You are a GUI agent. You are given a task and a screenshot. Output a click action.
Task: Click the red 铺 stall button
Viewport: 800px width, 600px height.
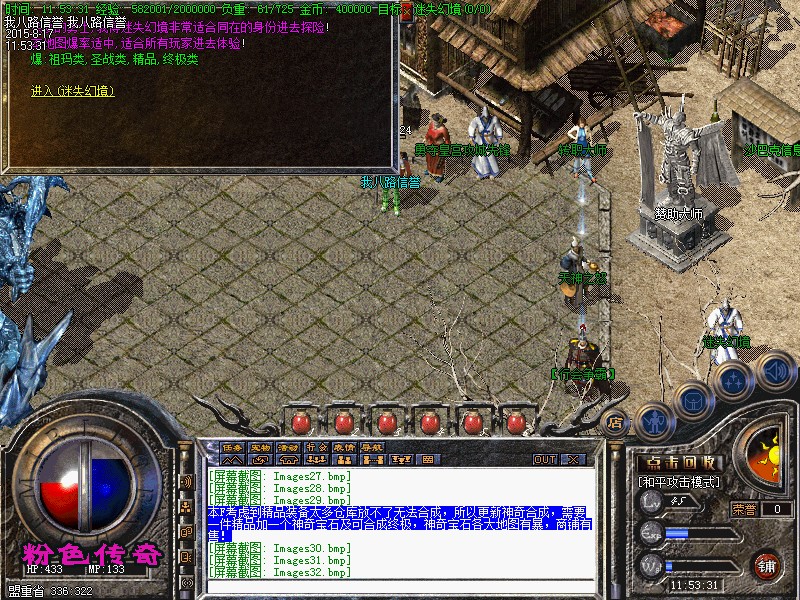[767, 566]
